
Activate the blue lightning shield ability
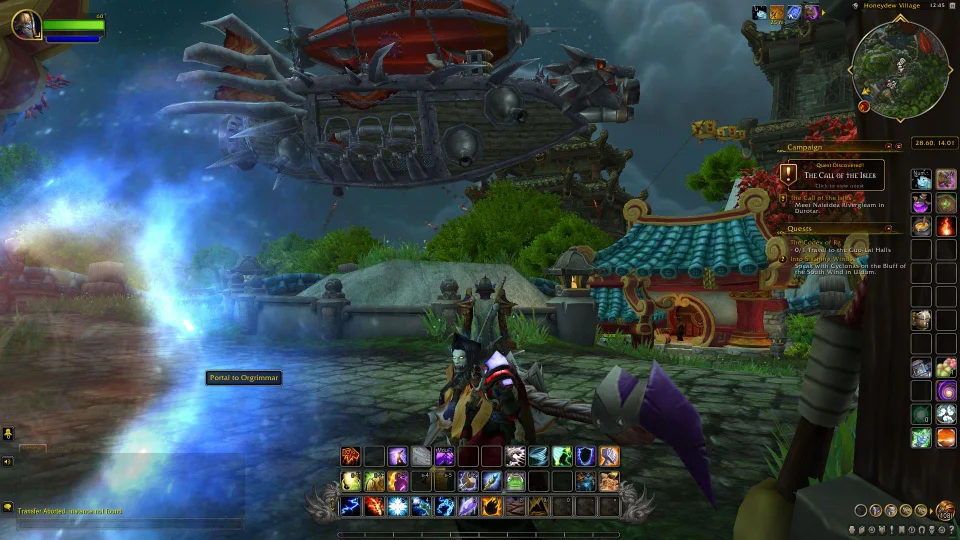[587, 457]
